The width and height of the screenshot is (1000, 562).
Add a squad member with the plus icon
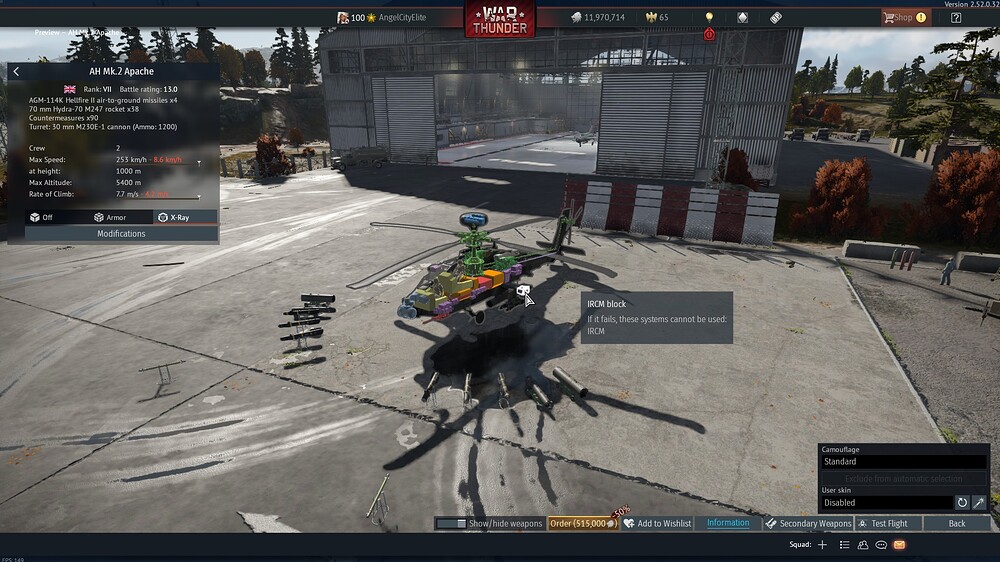click(822, 545)
